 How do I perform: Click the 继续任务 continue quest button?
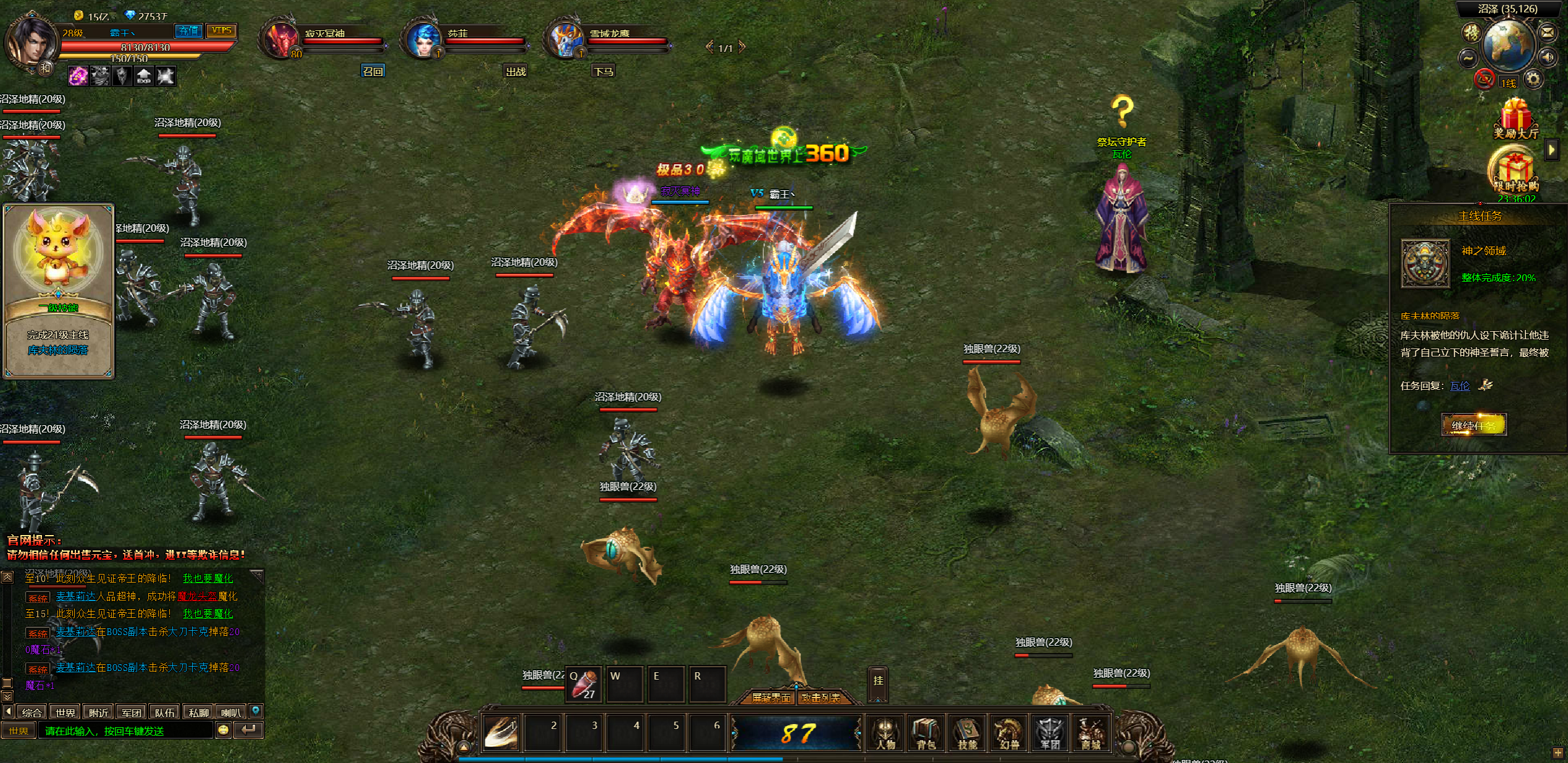[1474, 425]
